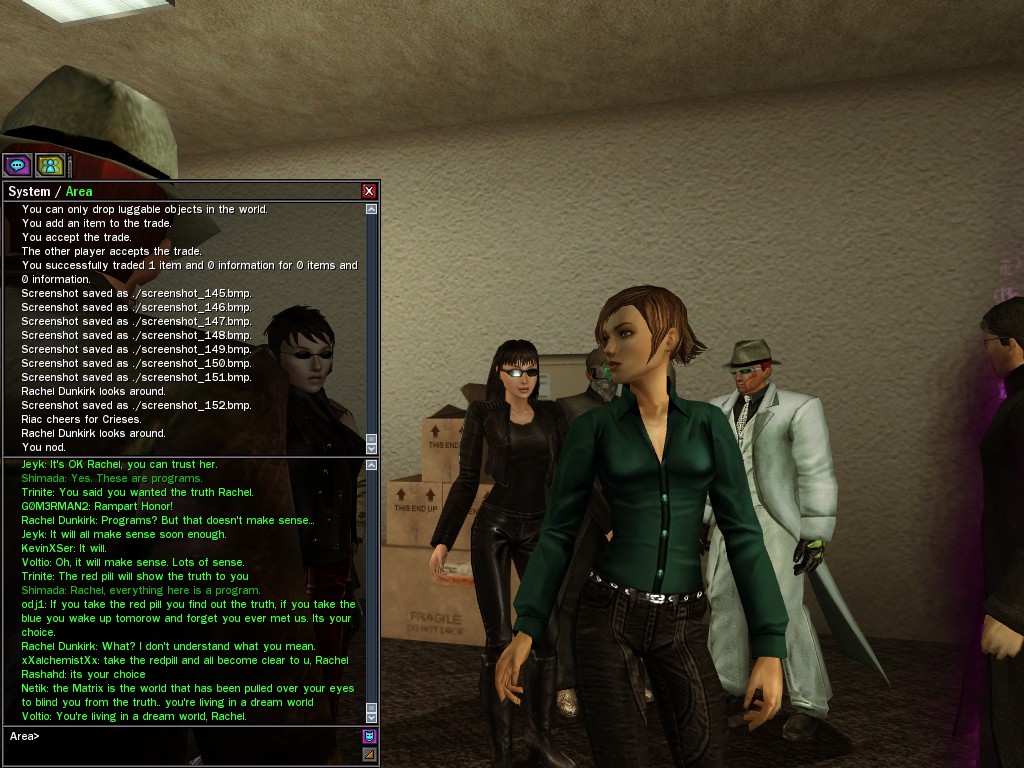1024x768 pixels.
Task: Click the area chat scroll-up arrow
Action: 372,465
